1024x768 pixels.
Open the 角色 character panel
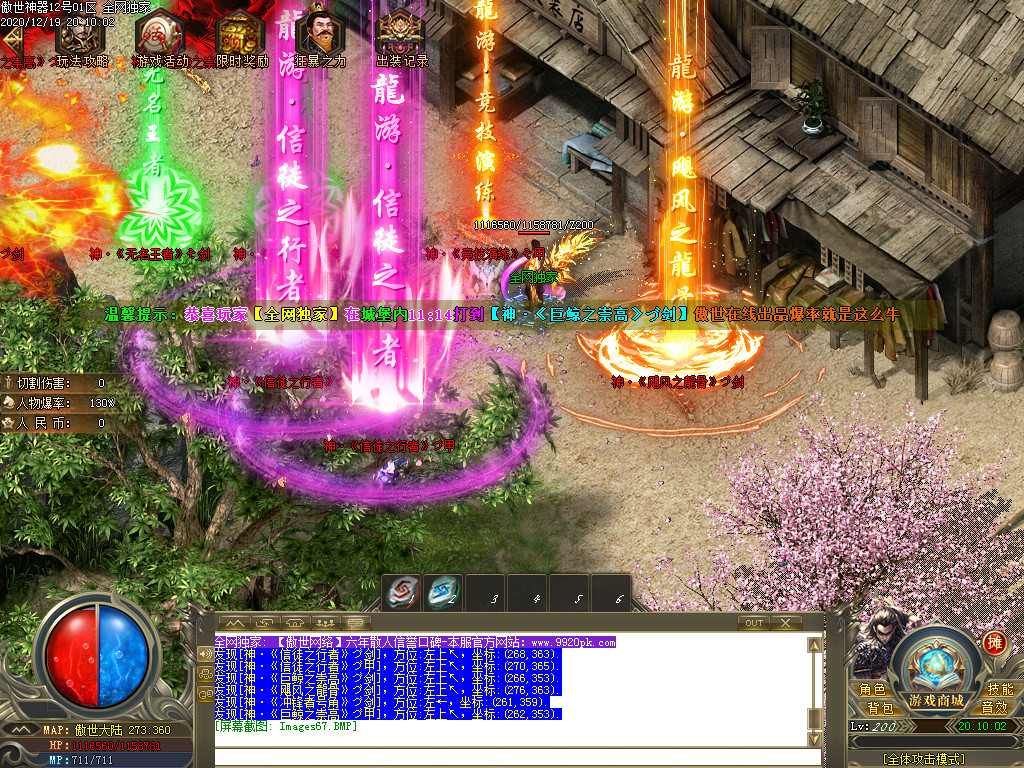coord(872,690)
